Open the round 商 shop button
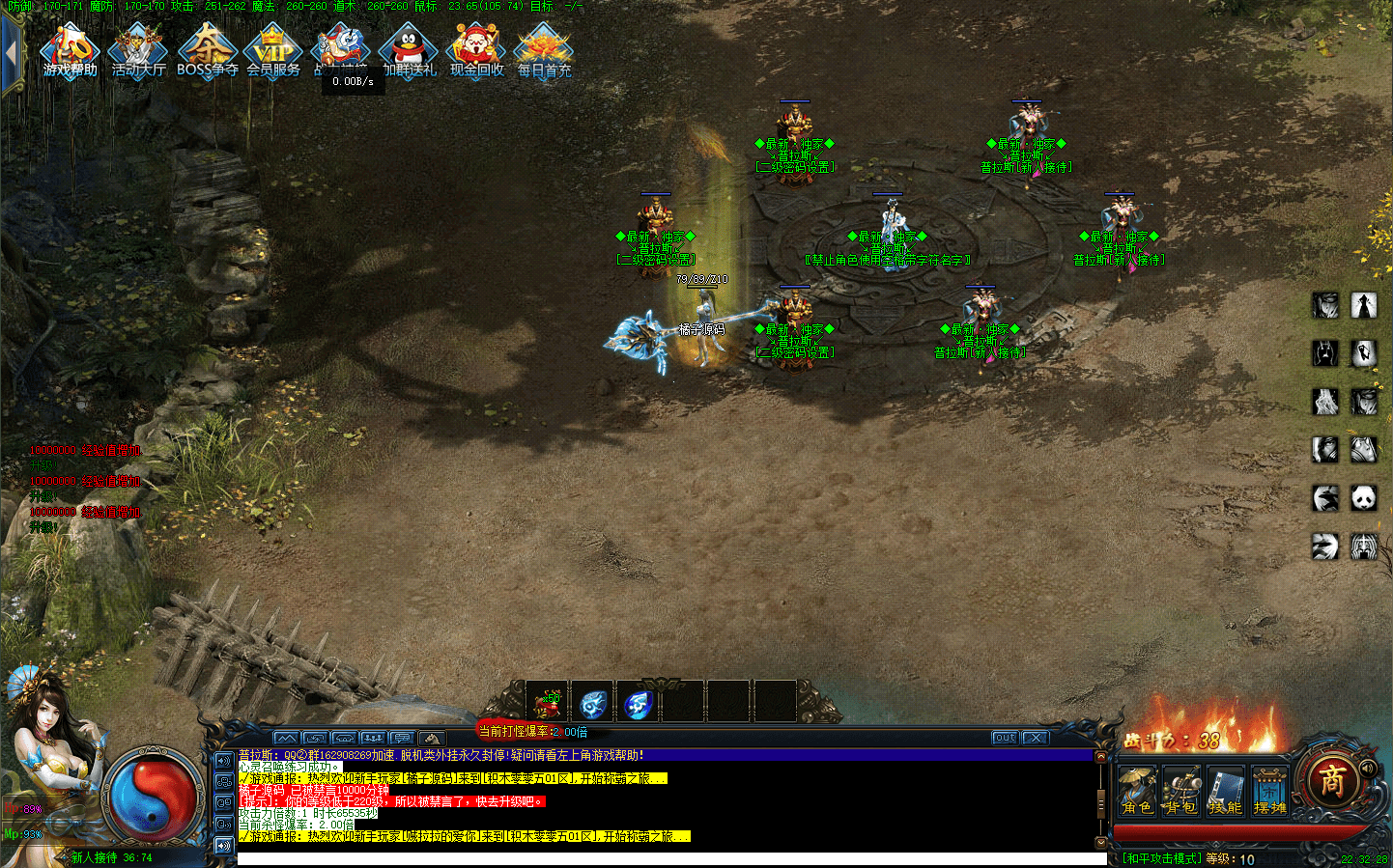Viewport: 1393px width, 868px height. click(x=1333, y=780)
